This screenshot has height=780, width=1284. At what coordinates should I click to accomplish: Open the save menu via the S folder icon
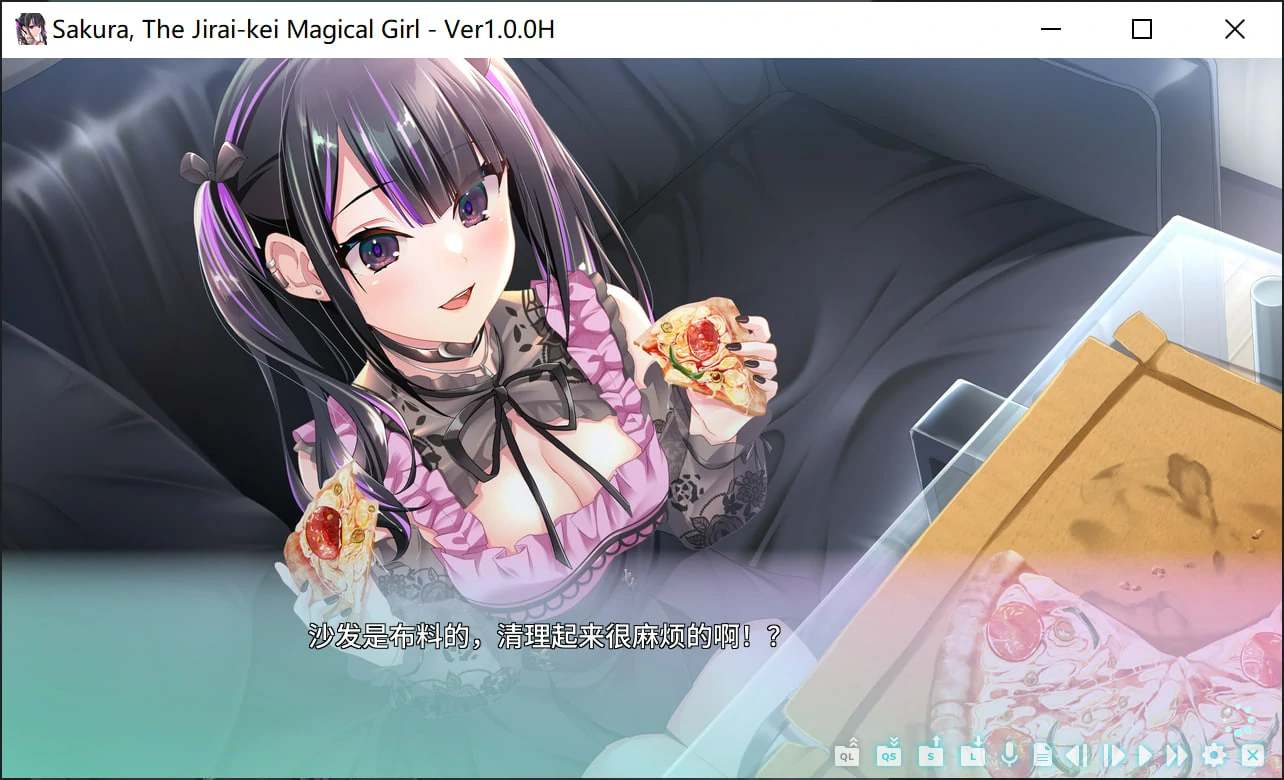(930, 756)
